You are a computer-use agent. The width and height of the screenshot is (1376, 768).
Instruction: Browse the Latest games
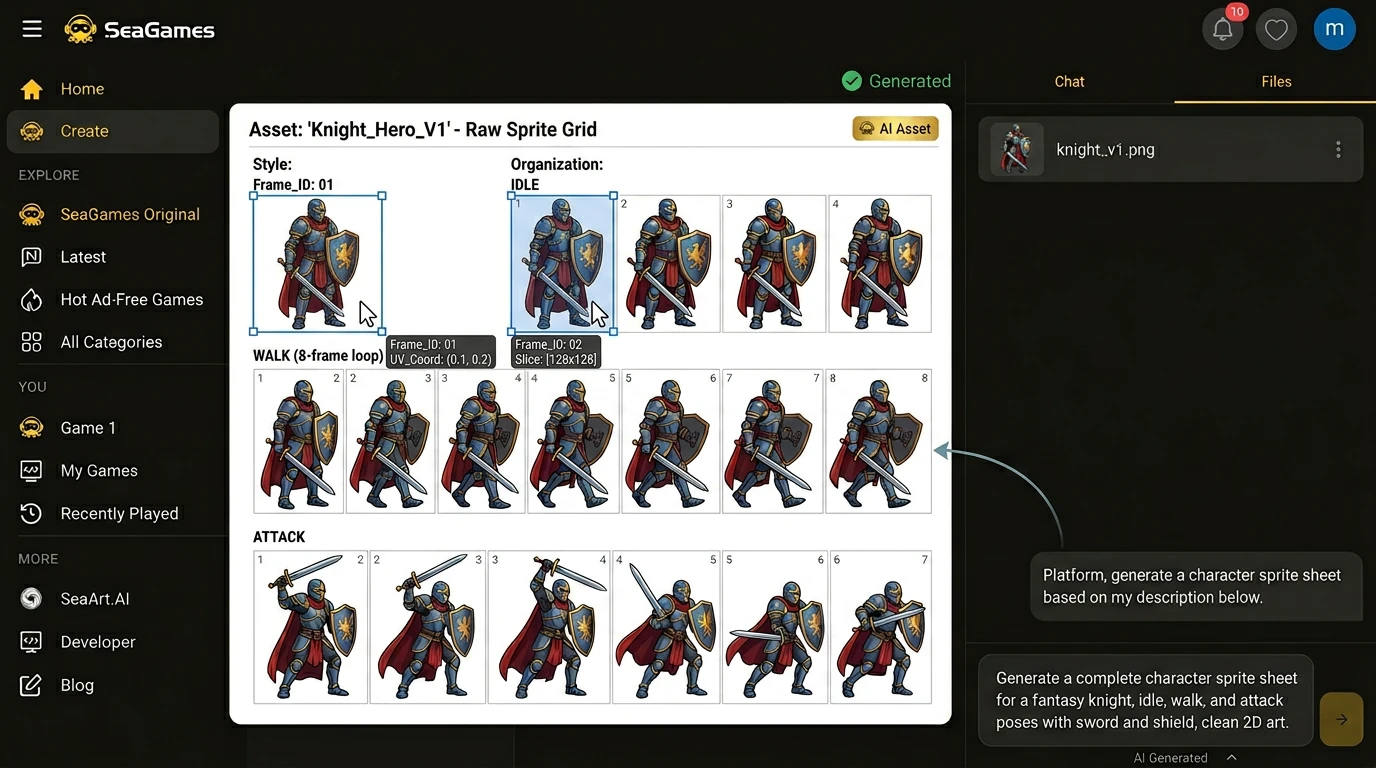coord(82,257)
